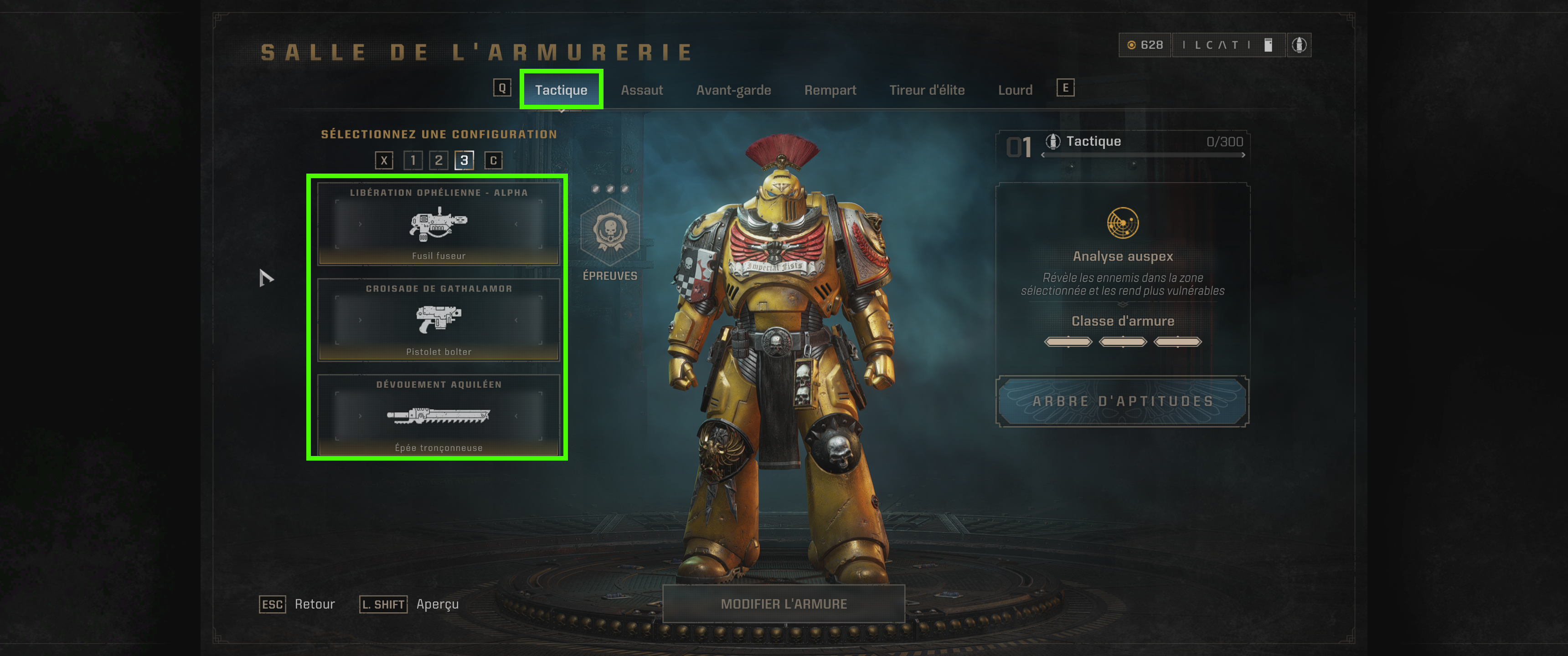Image resolution: width=1568 pixels, height=656 pixels.
Task: Click the armoury terminal icon beside ILCATI
Action: tap(1269, 46)
